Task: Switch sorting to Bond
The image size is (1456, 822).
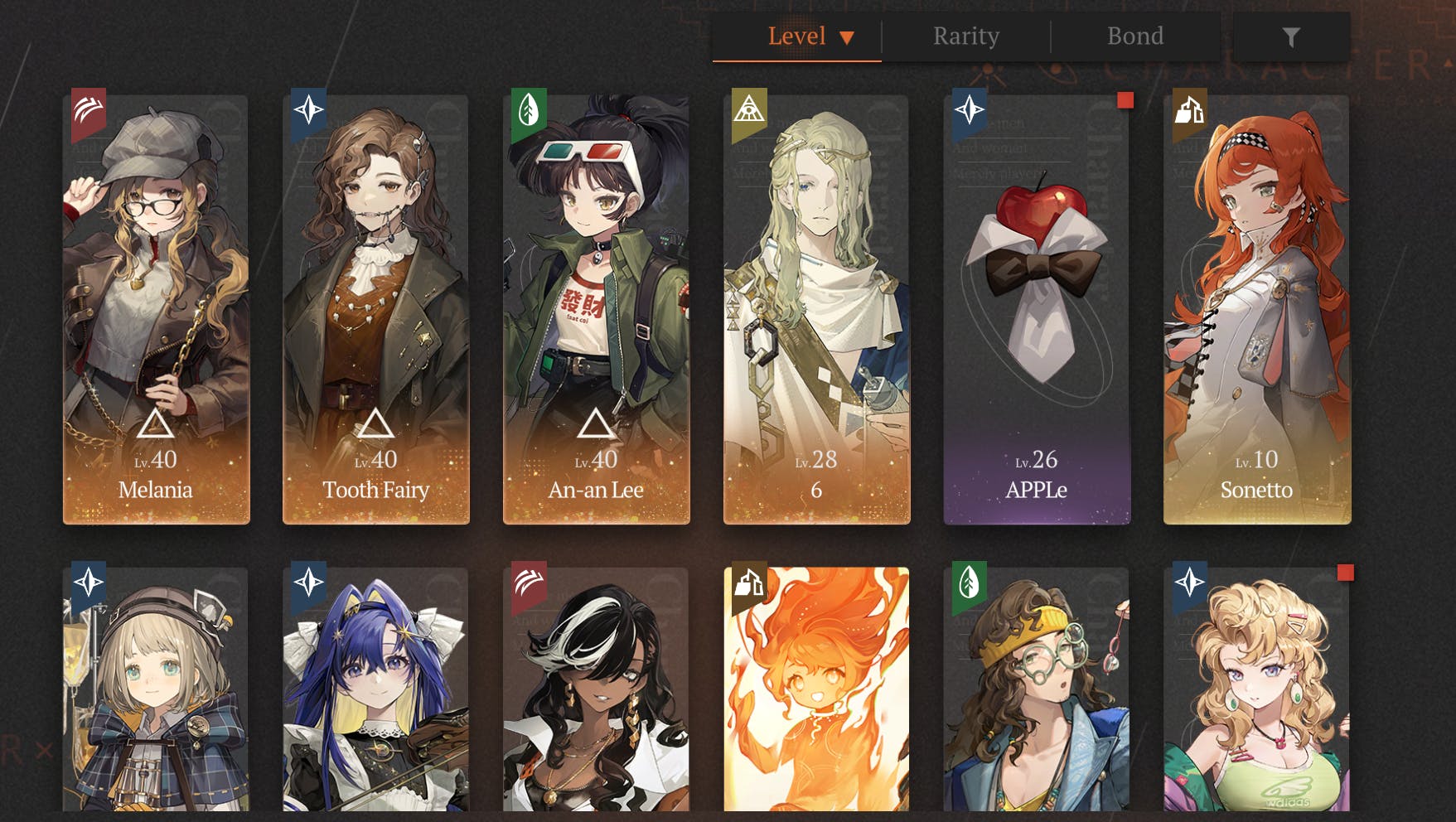Action: [1135, 36]
